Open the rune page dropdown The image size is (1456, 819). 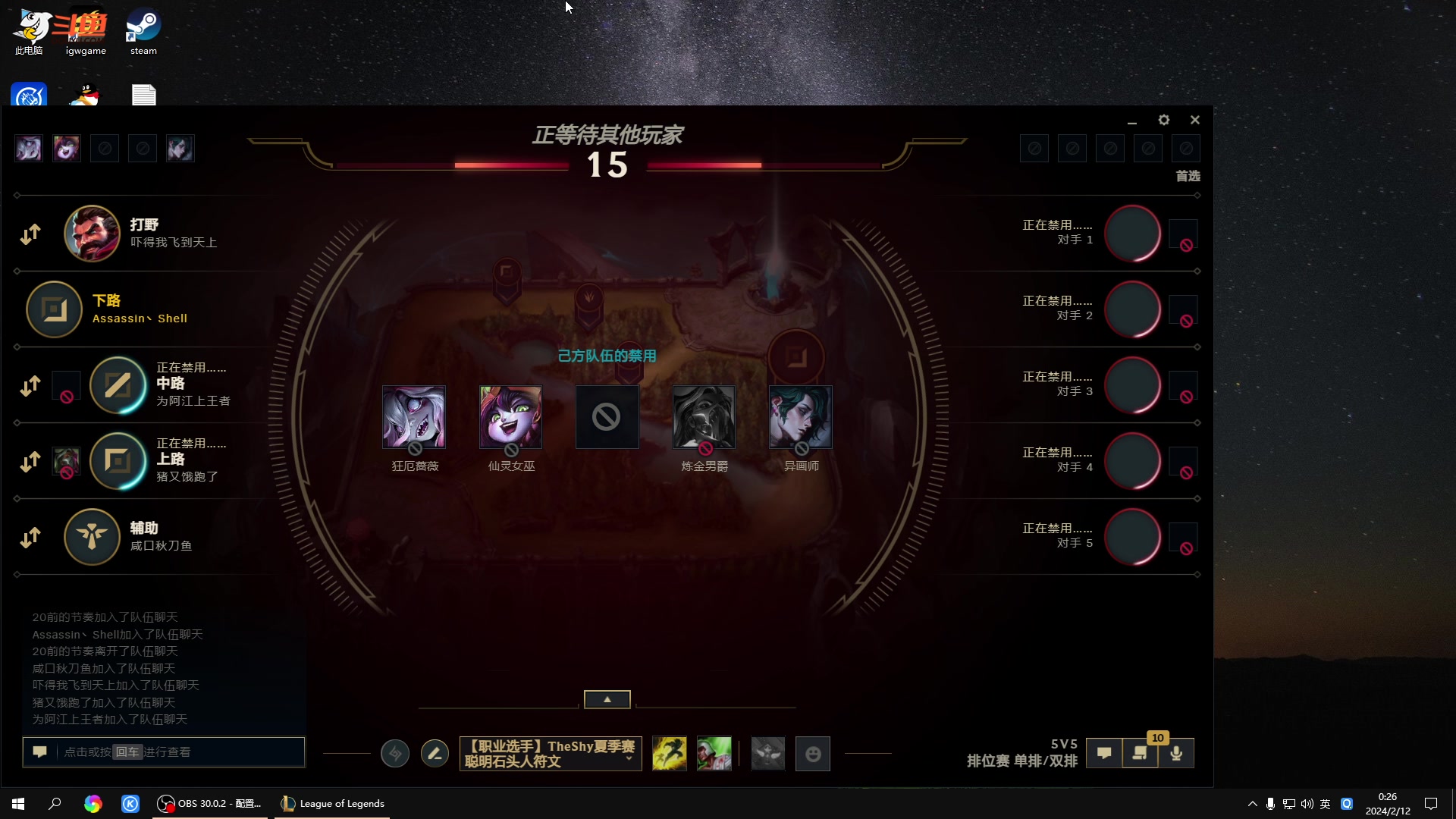629,759
